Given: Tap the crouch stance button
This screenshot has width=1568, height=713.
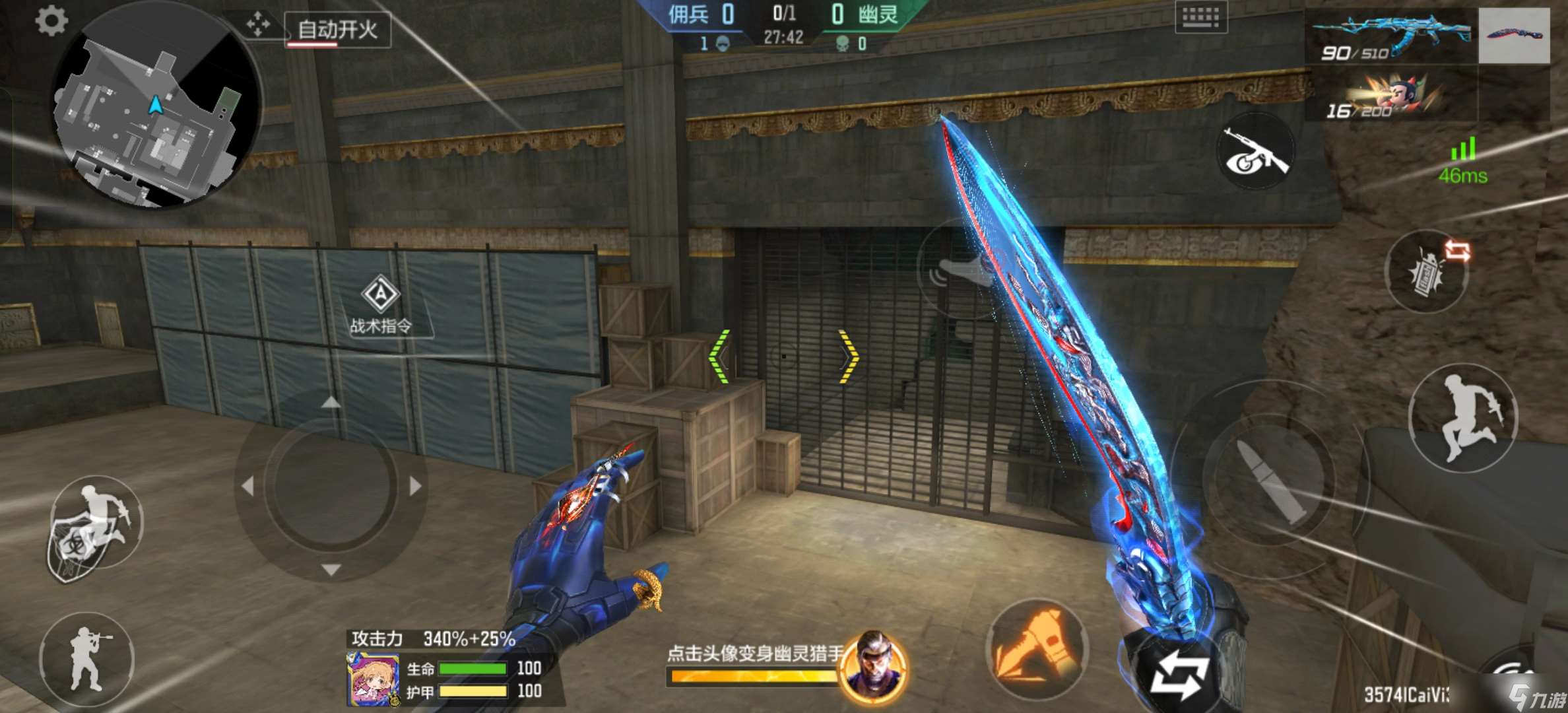Looking at the screenshot, I should pos(87,659).
